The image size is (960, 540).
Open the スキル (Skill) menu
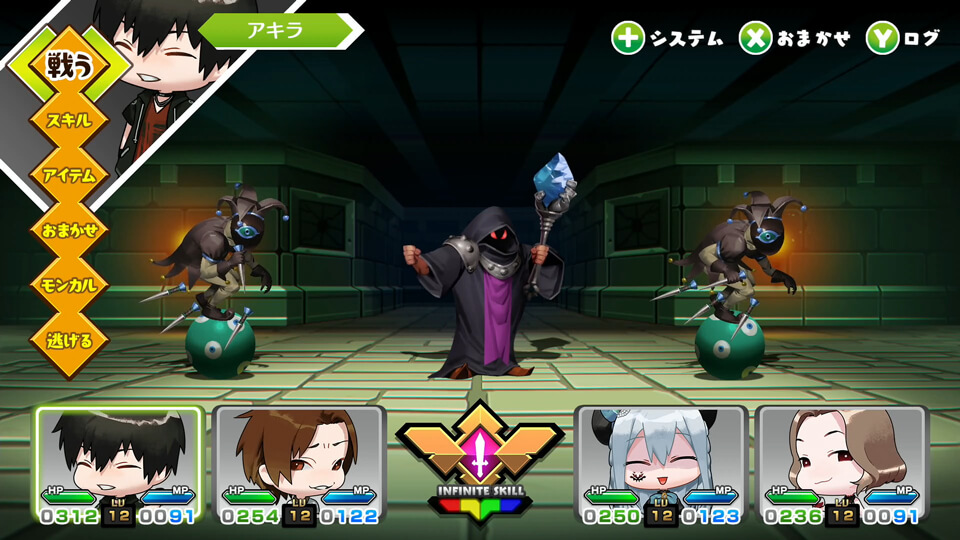(x=69, y=120)
